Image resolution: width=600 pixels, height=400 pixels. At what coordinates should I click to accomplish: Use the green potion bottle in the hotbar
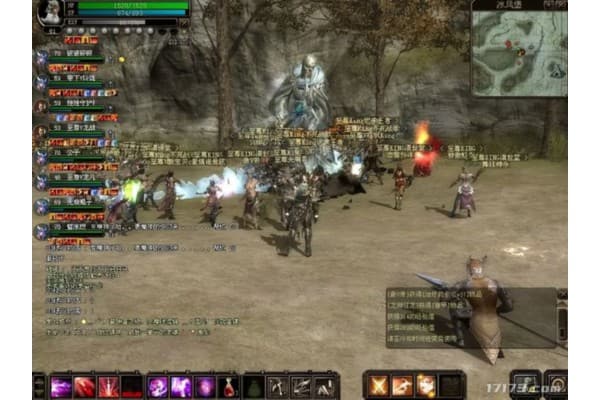253,386
